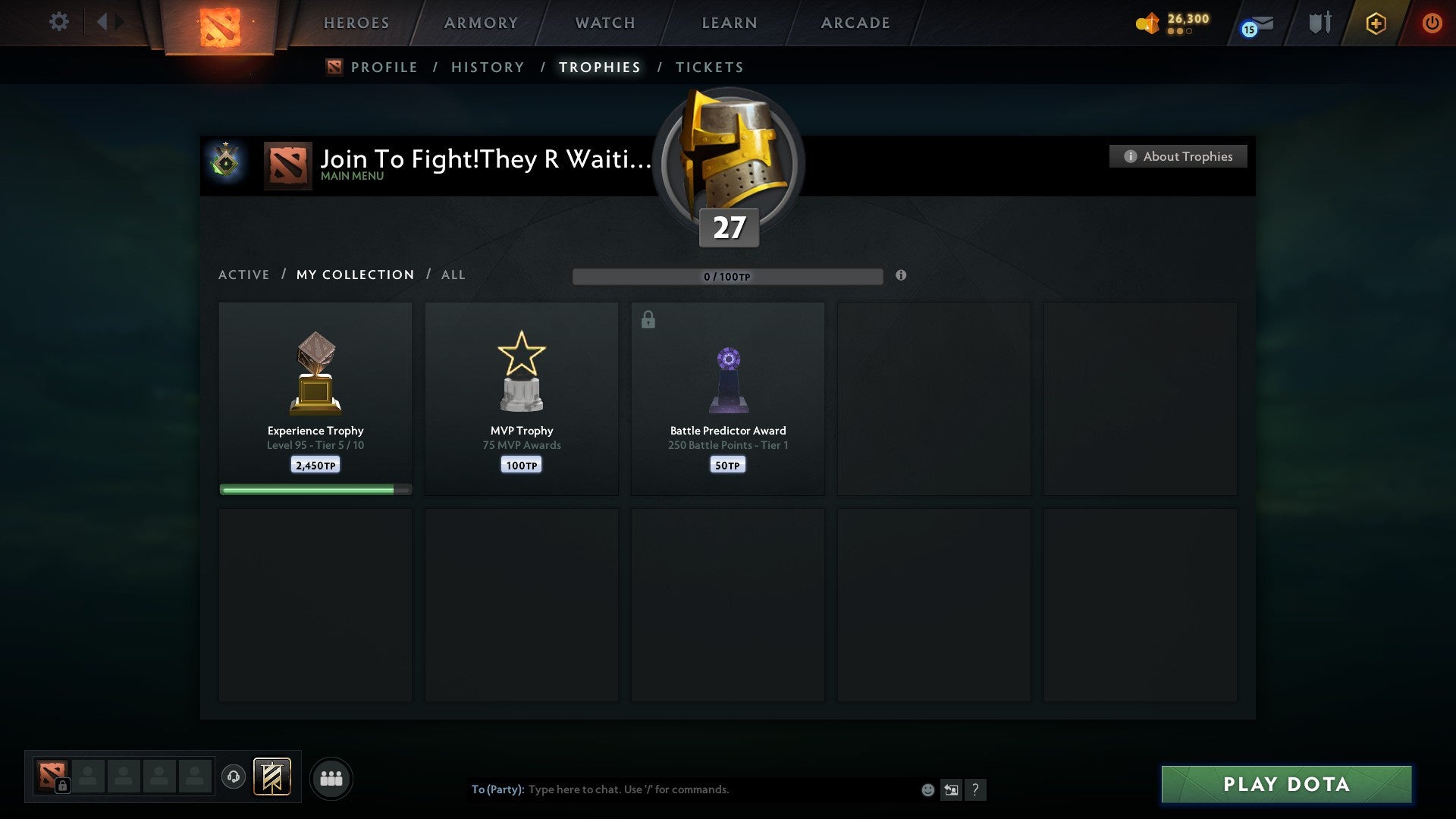Open the friends list icon near chat bar
1456x819 pixels.
(331, 777)
